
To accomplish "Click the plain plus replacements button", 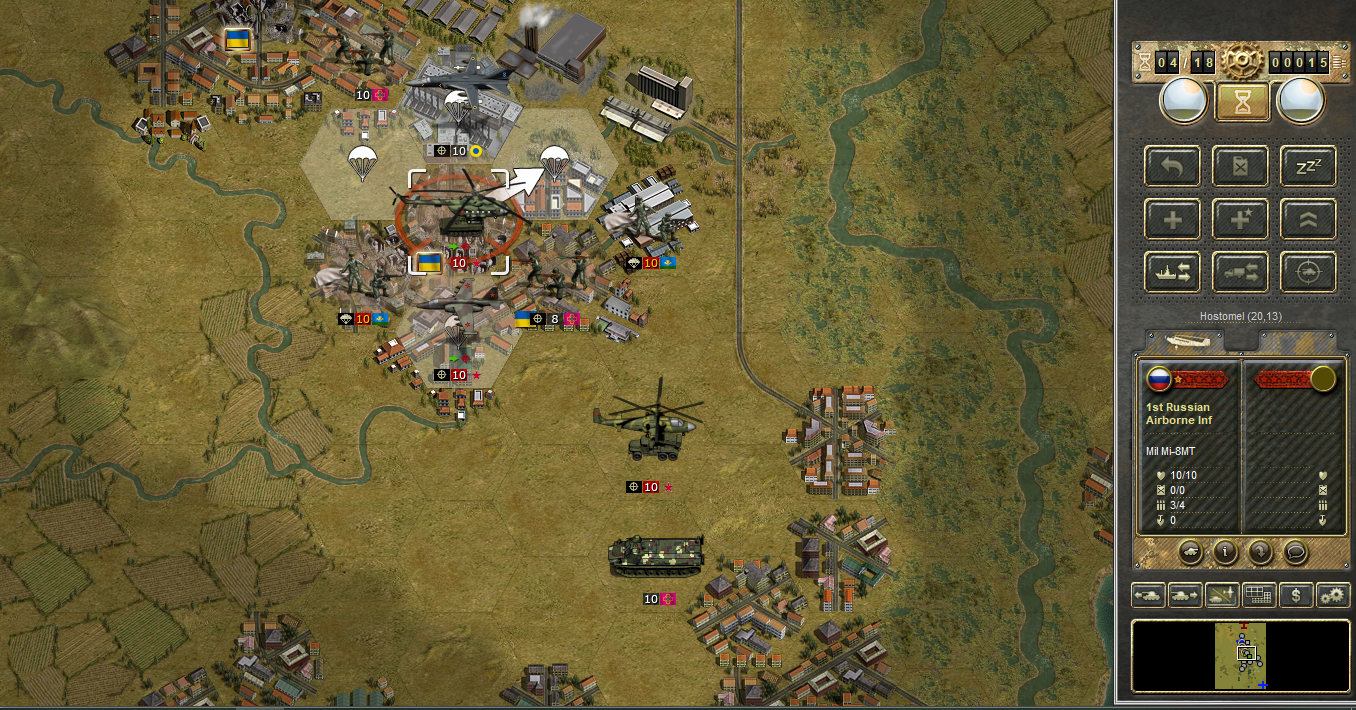I will click(x=1174, y=219).
